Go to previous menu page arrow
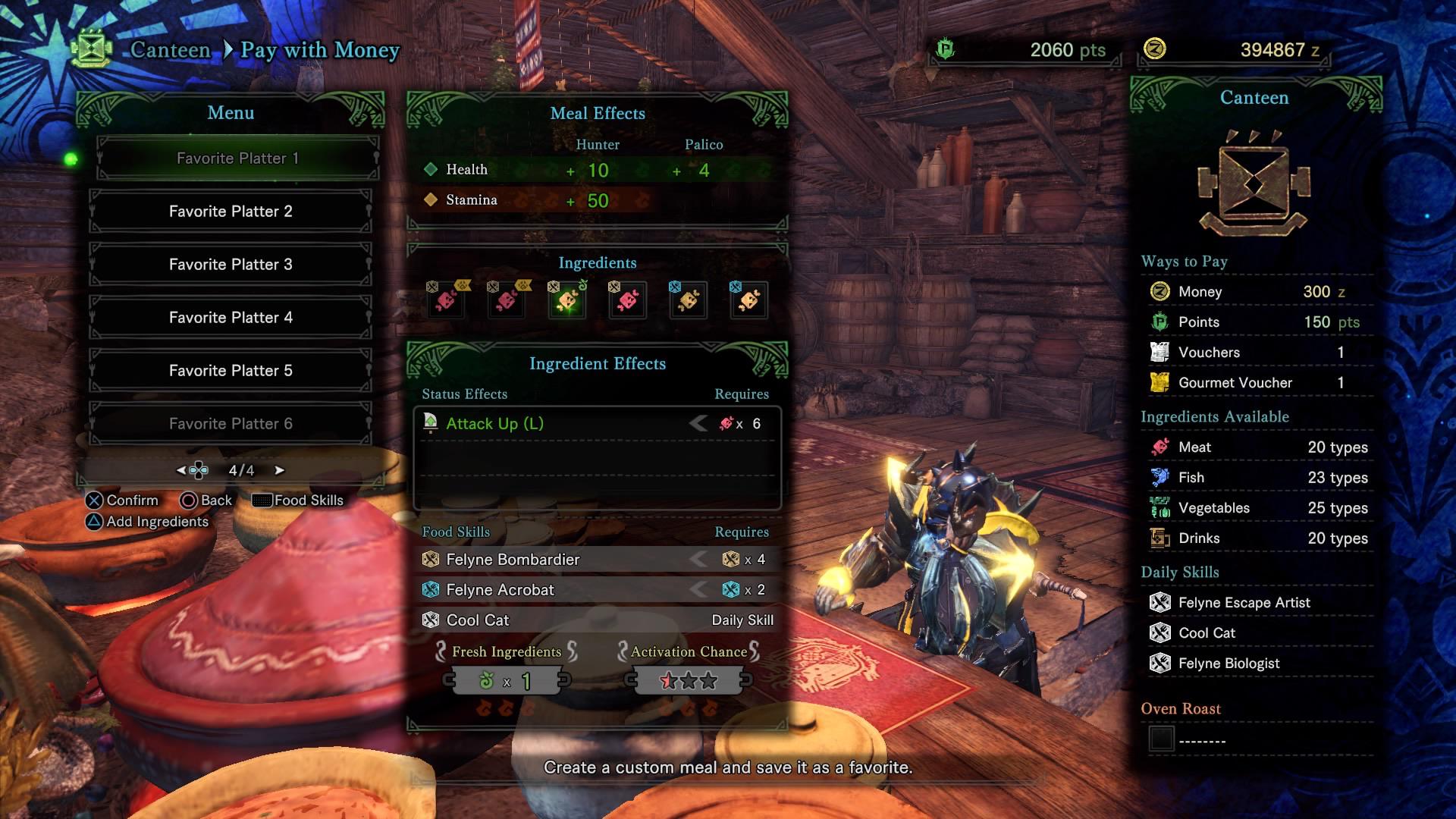Screen dimensions: 1456x819 coord(181,470)
